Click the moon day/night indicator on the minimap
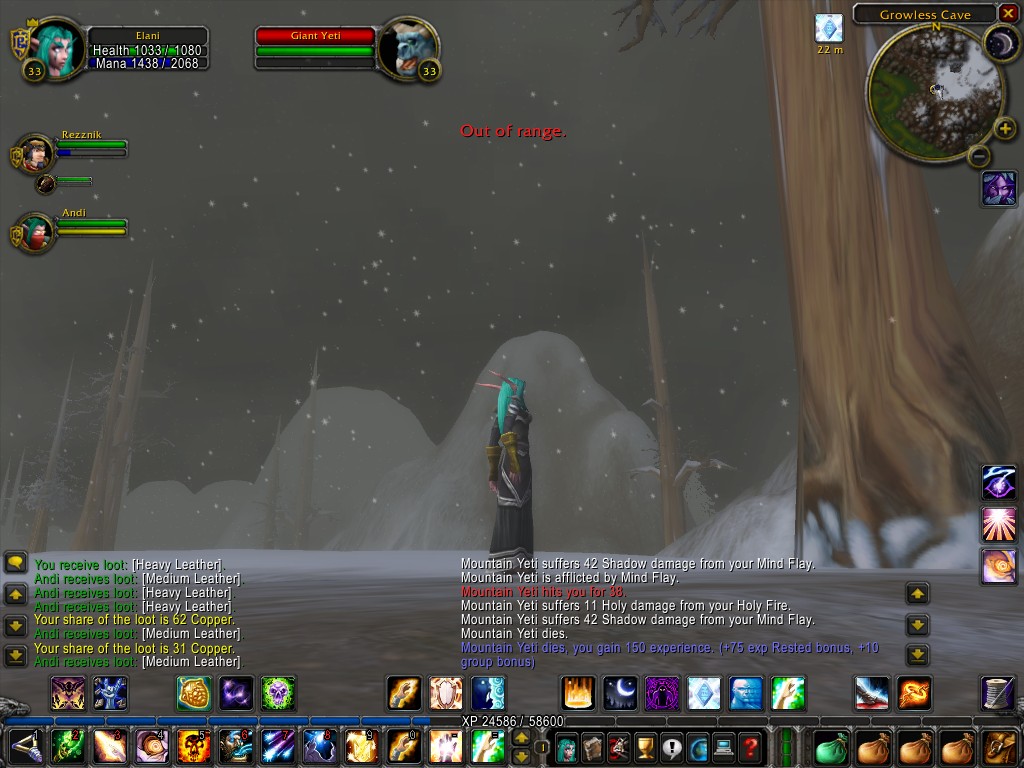Image resolution: width=1024 pixels, height=768 pixels. click(999, 42)
